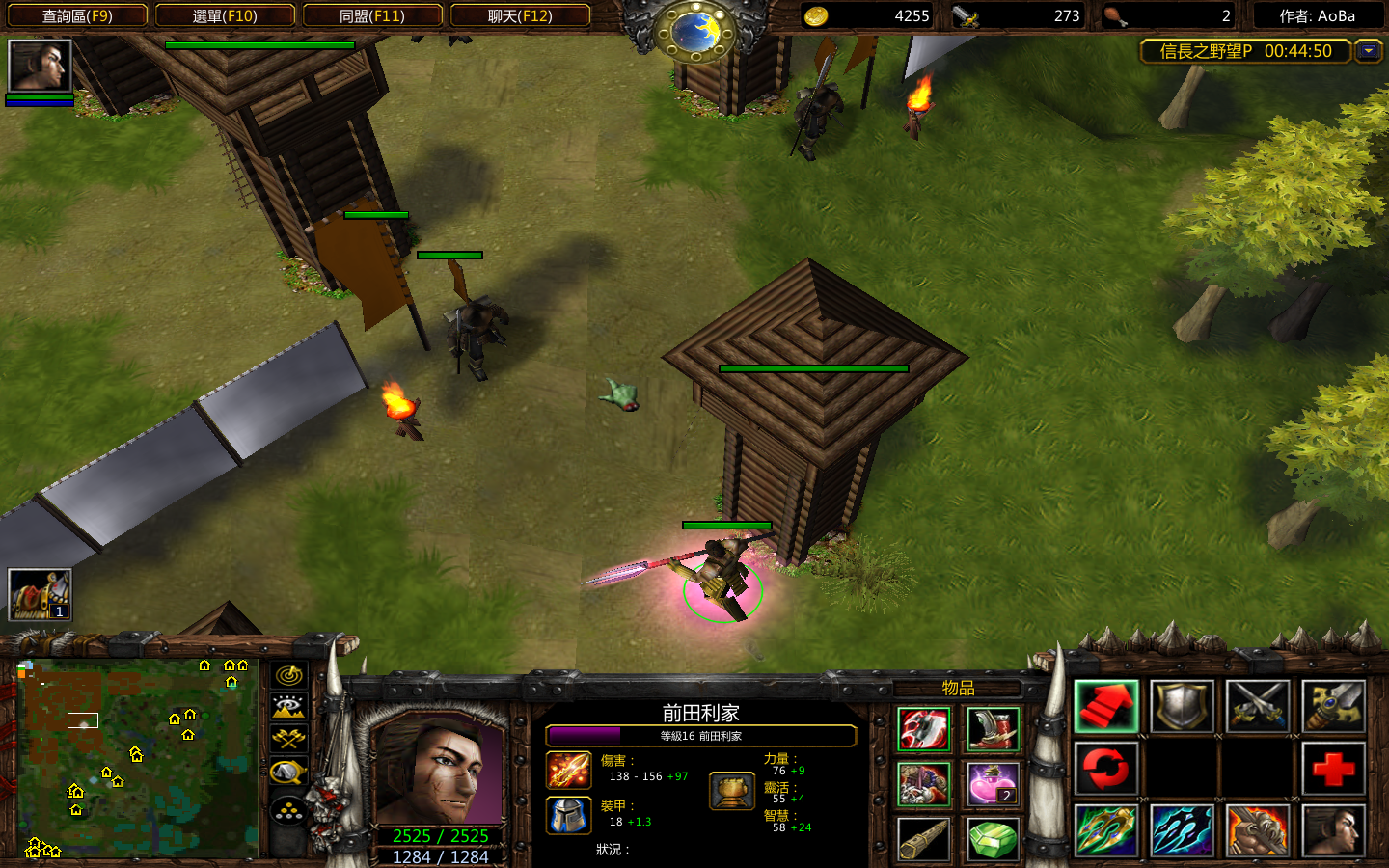1389x868 pixels.
Task: Toggle minimap terrain display
Action: pos(289,707)
